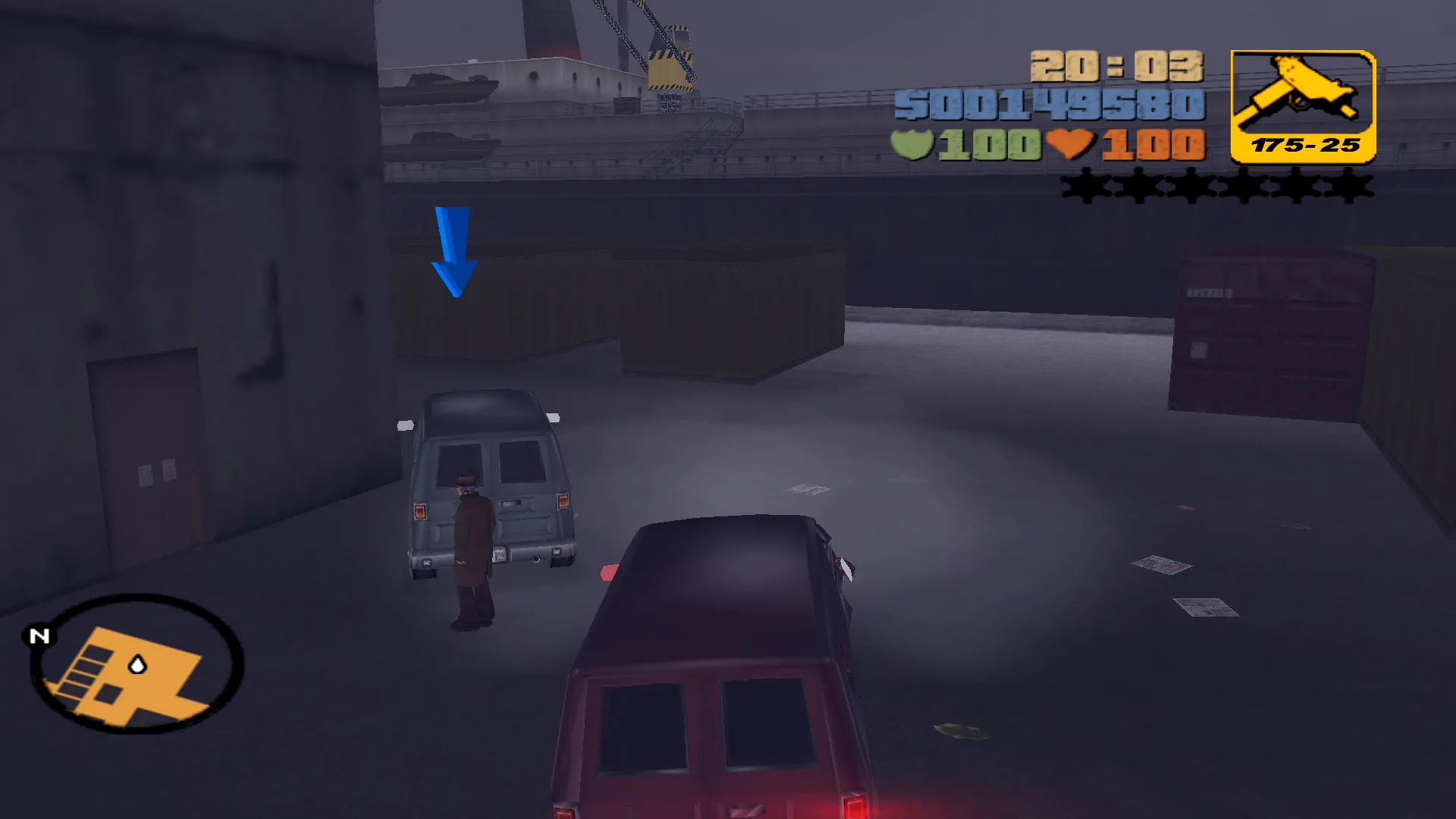The width and height of the screenshot is (1456, 819).
Task: Click the water drop icon on the radar
Action: pyautogui.click(x=138, y=663)
